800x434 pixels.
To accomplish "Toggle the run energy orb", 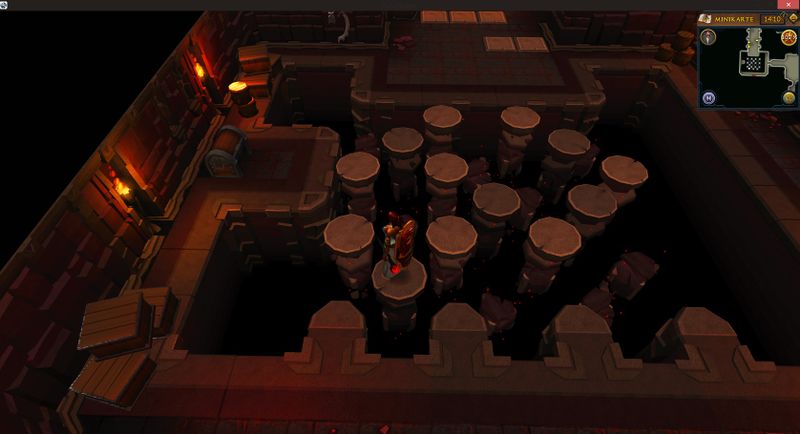I will click(x=790, y=38).
